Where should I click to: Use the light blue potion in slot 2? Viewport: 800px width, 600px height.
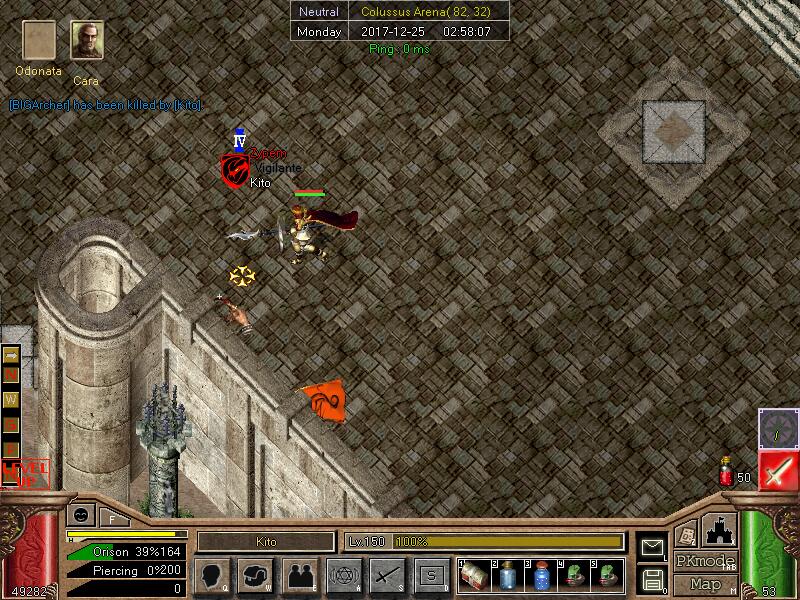click(507, 574)
